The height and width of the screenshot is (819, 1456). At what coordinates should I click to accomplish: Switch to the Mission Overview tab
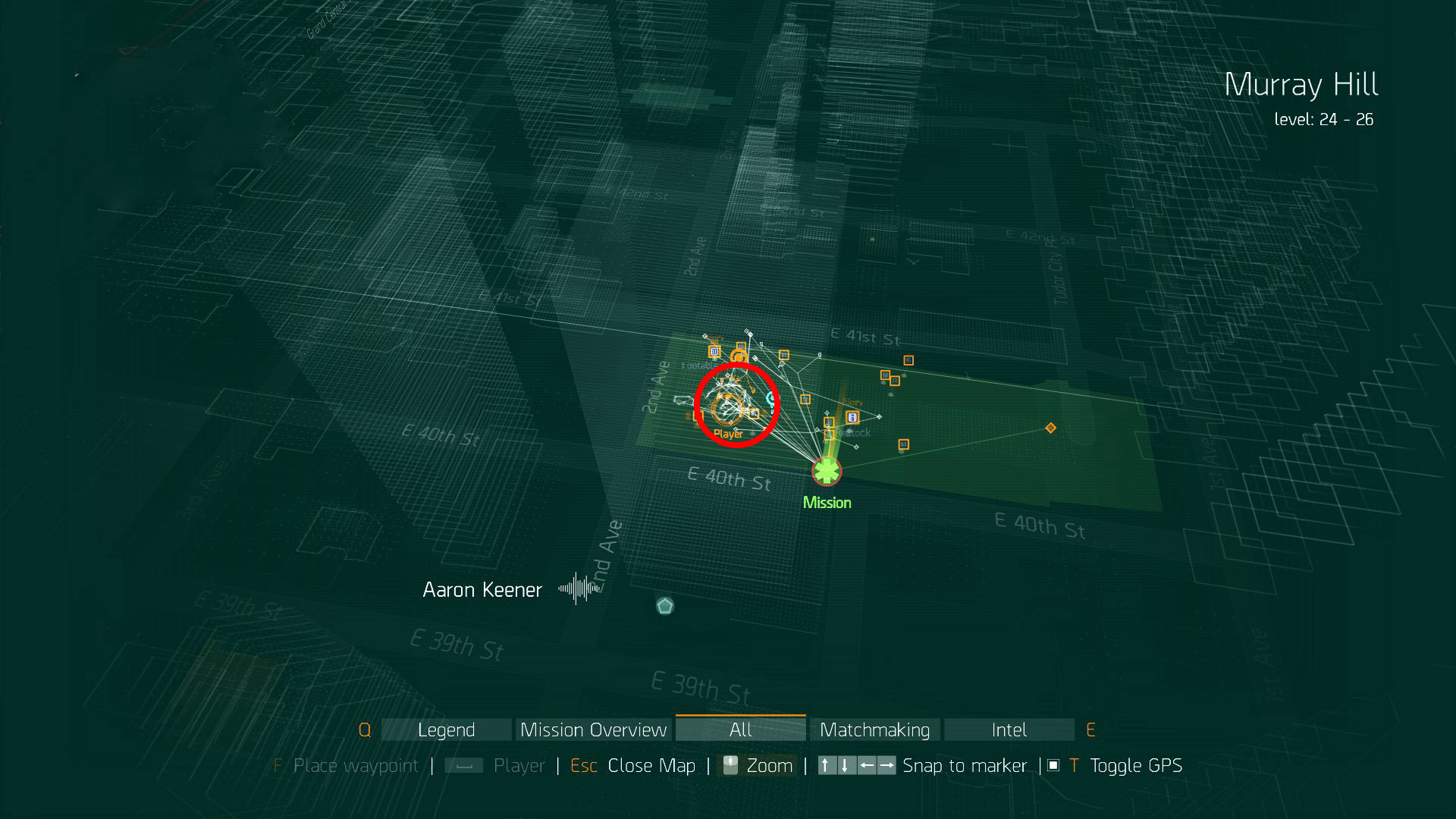coord(593,730)
